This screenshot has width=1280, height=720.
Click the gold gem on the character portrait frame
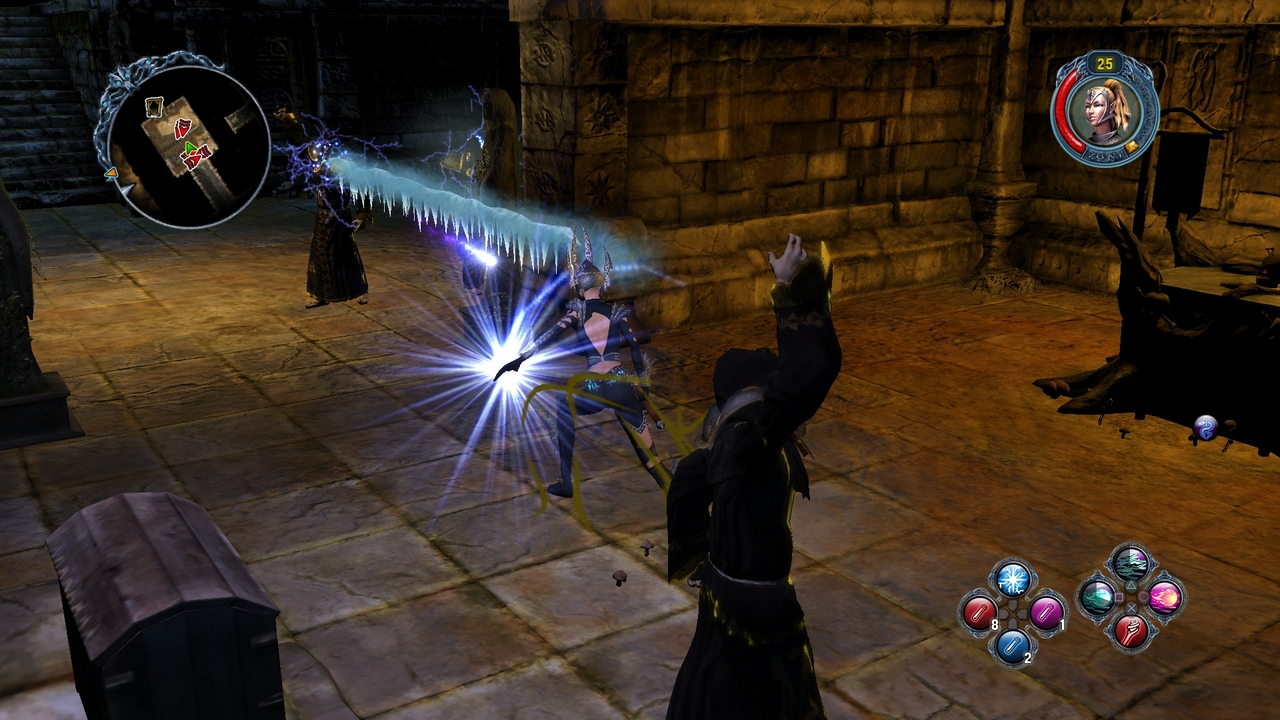[x=1131, y=146]
